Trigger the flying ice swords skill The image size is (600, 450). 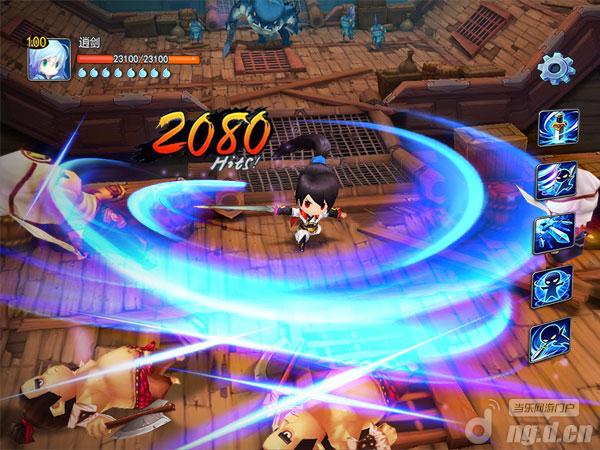coord(556,234)
